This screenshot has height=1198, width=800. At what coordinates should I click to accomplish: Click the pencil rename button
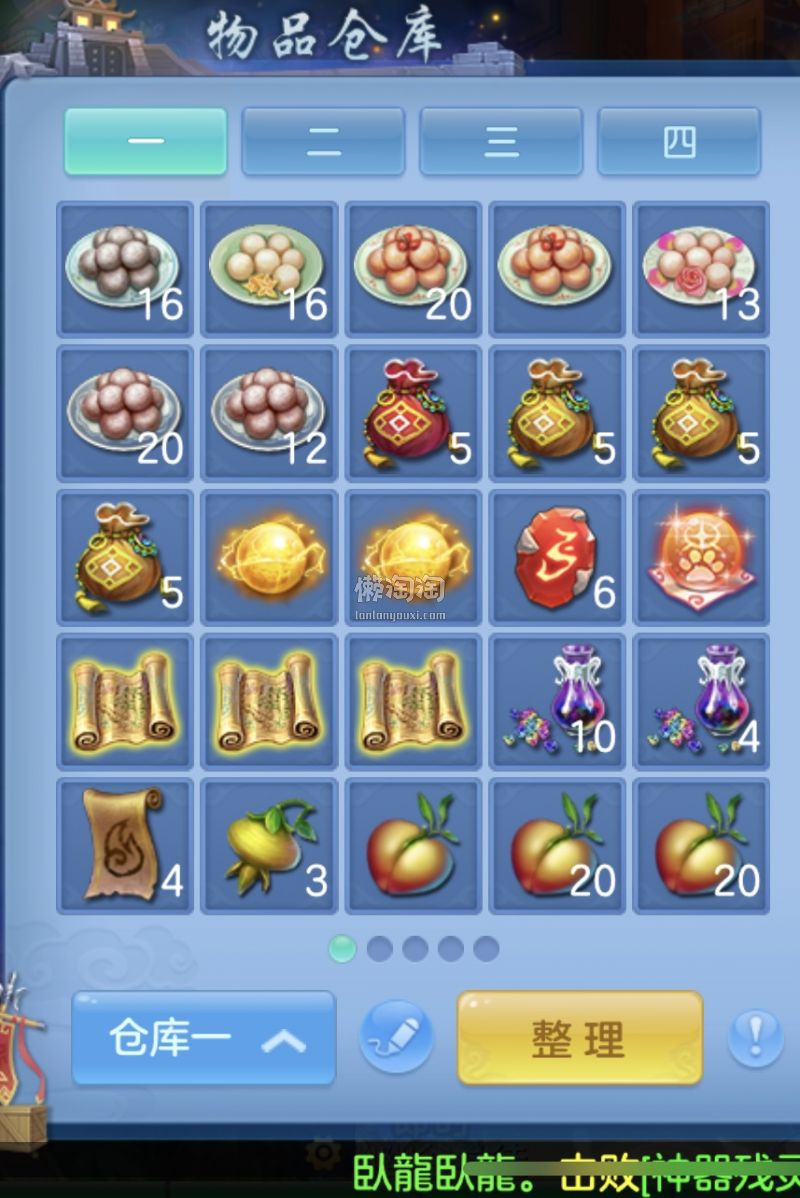click(396, 1037)
